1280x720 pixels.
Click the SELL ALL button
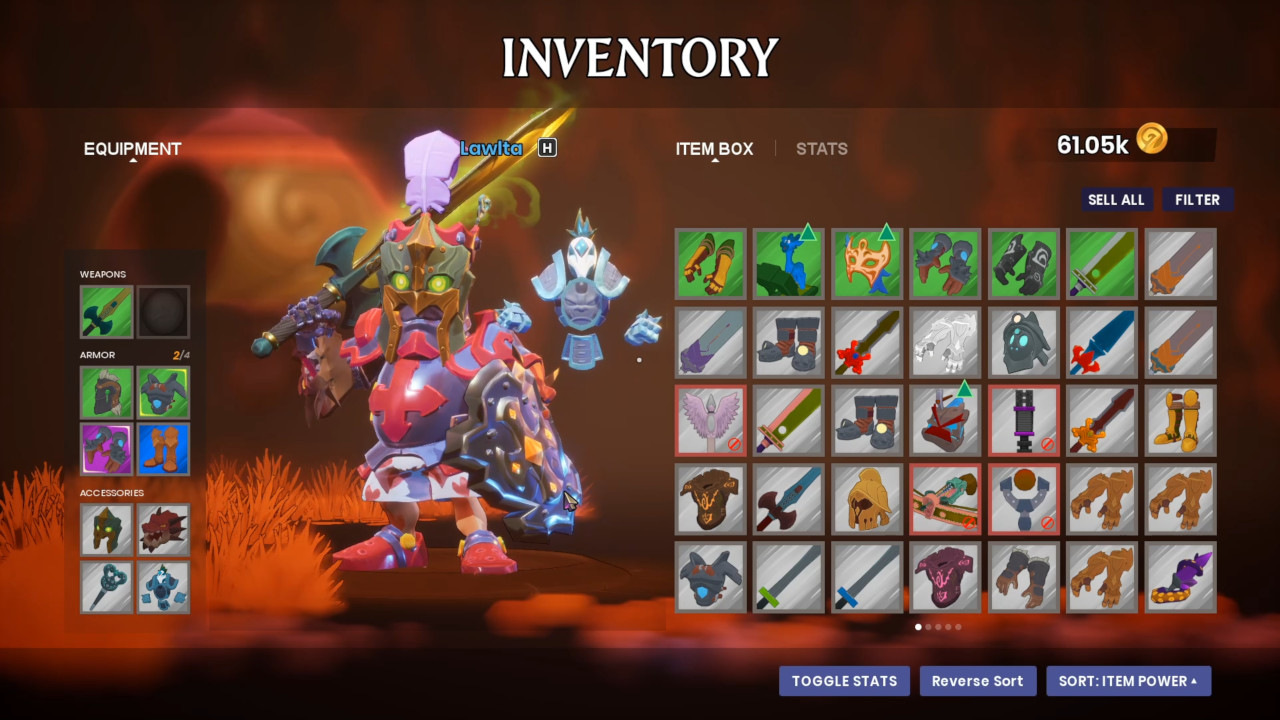coord(1116,200)
